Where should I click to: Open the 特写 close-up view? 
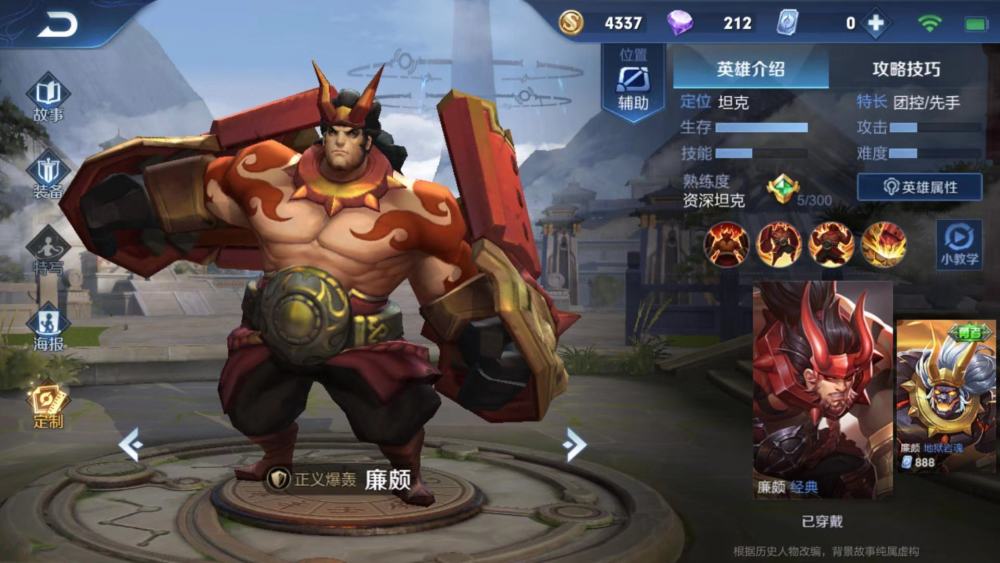(x=48, y=250)
